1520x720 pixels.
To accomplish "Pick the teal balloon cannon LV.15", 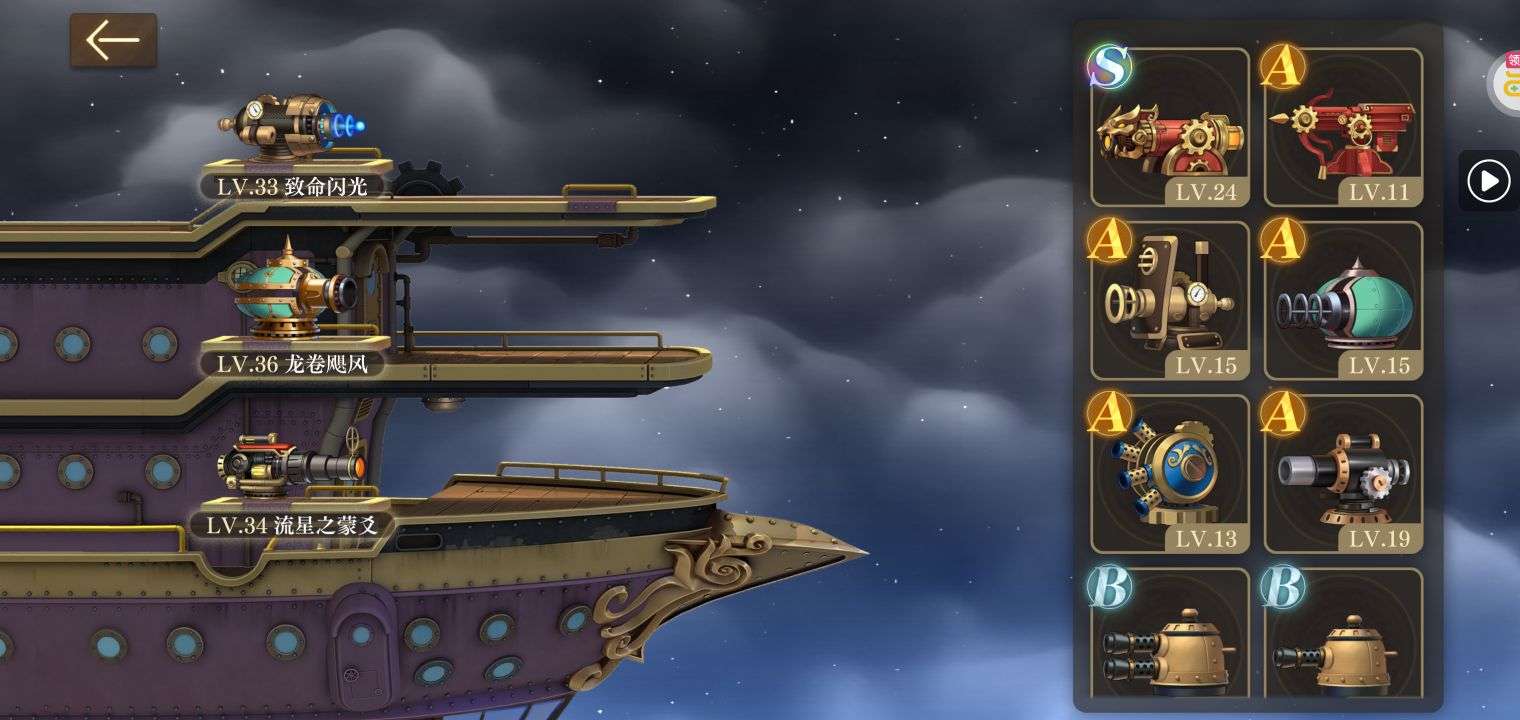I will [1343, 300].
